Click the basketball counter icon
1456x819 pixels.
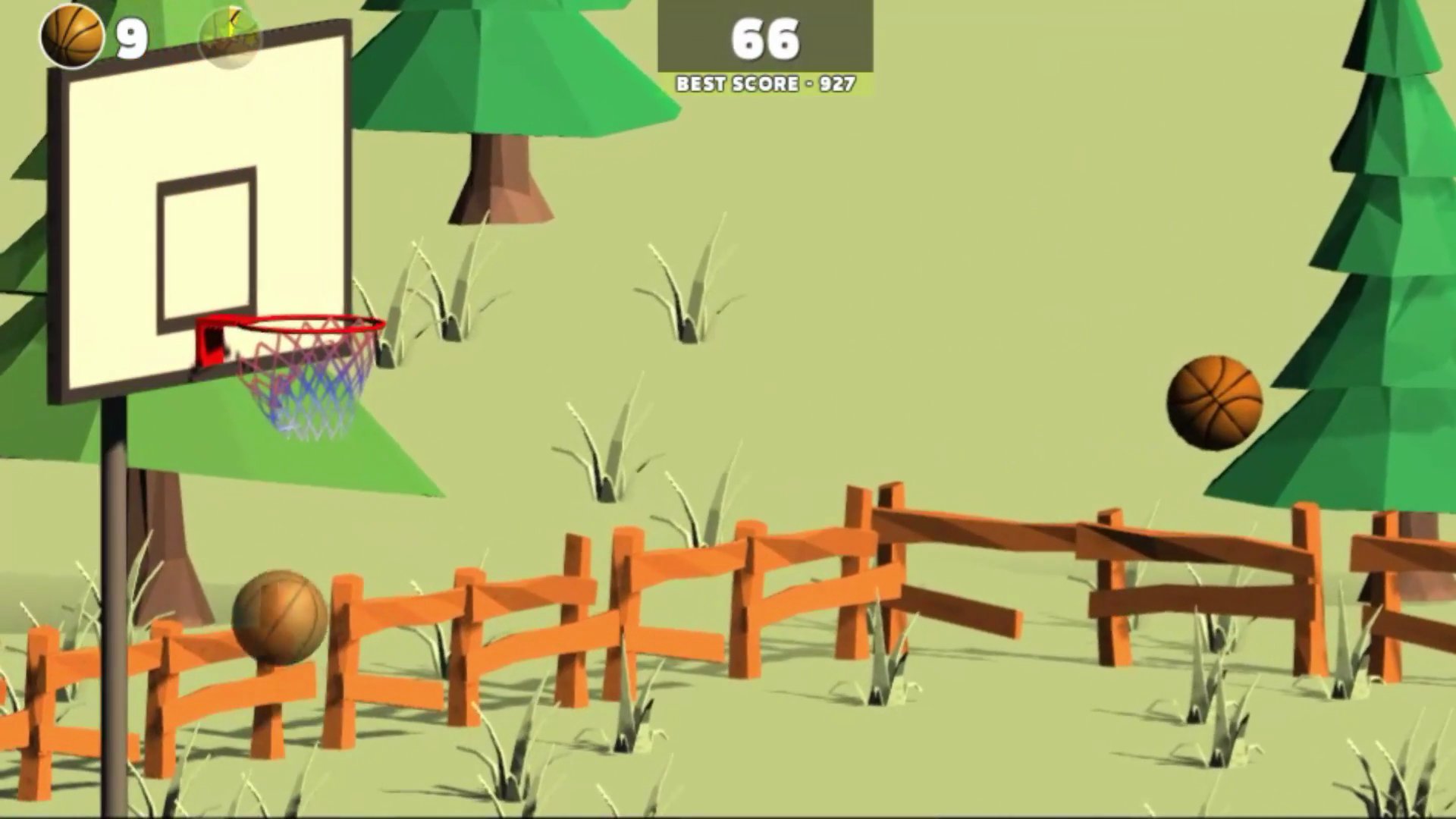point(74,36)
